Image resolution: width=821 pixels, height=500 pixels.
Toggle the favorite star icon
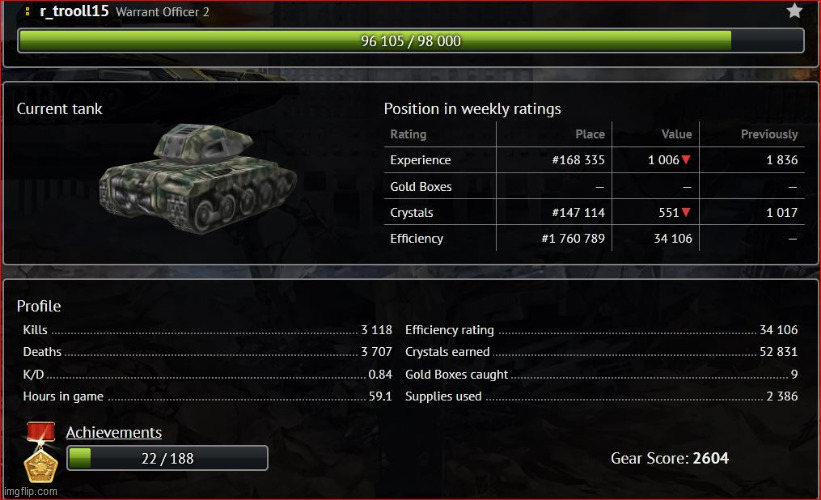point(795,11)
